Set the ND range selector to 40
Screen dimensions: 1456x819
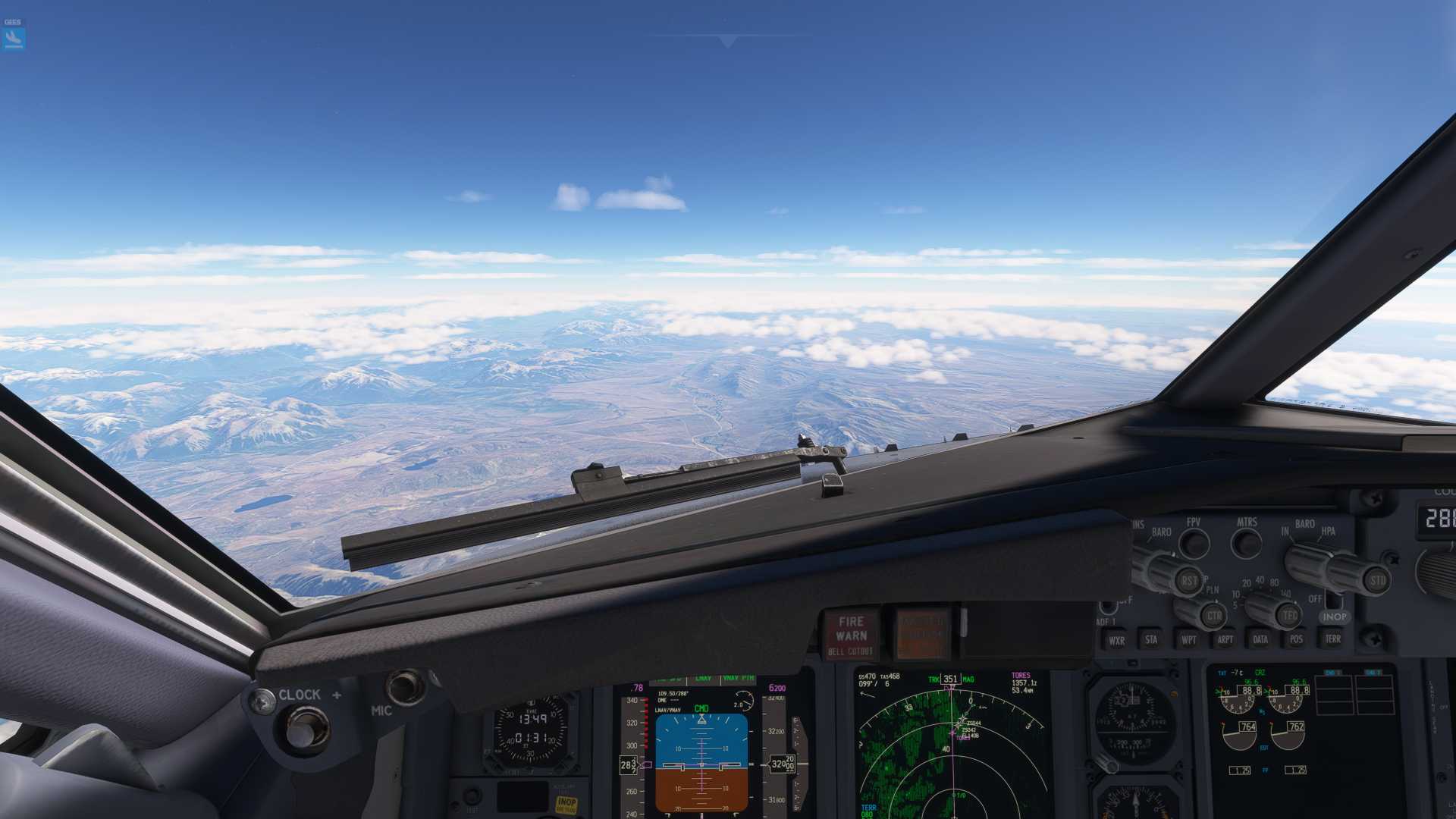(1259, 580)
